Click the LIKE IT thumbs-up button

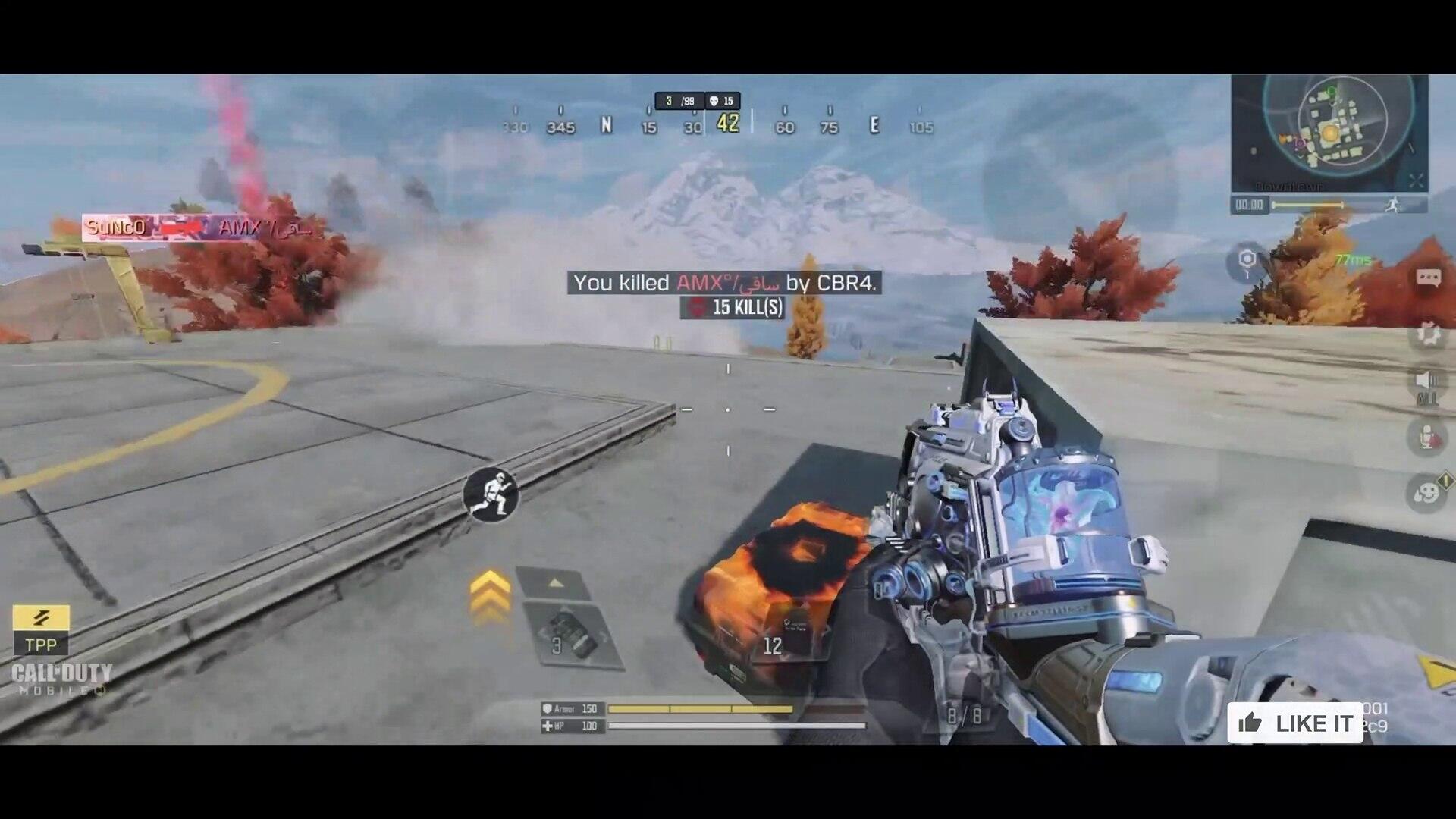(1295, 723)
